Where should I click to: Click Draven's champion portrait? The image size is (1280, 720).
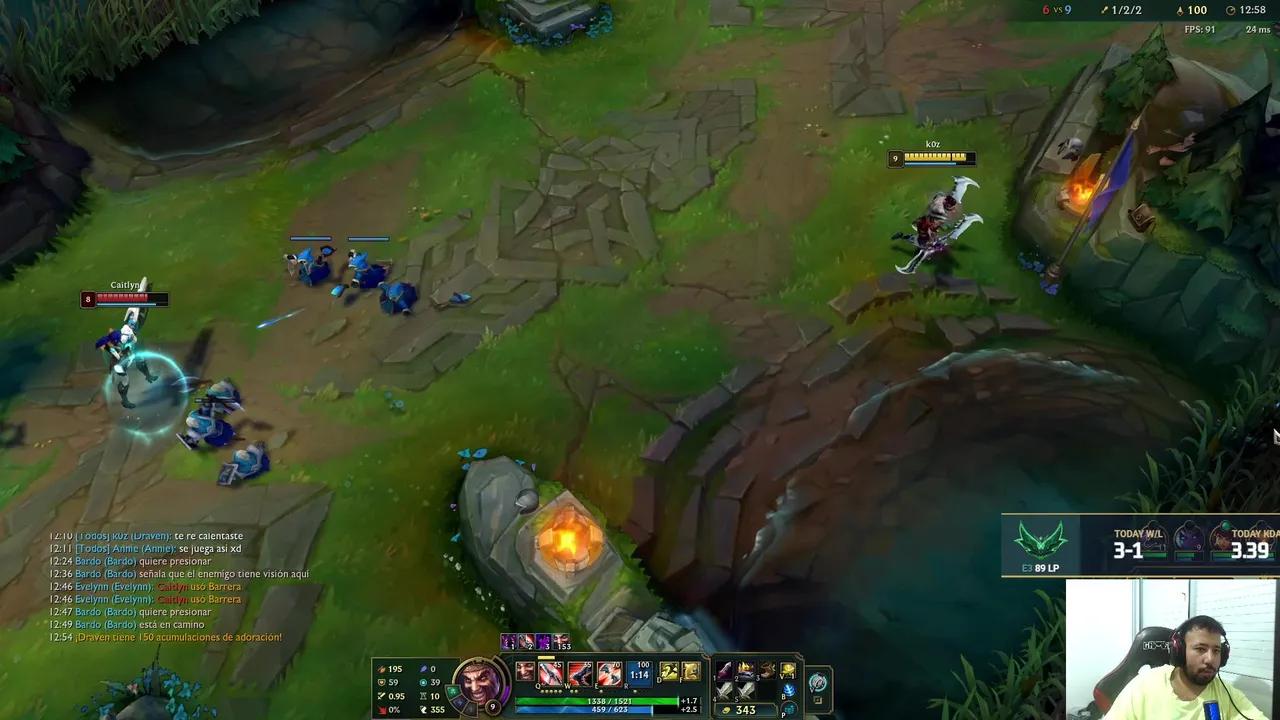point(476,683)
